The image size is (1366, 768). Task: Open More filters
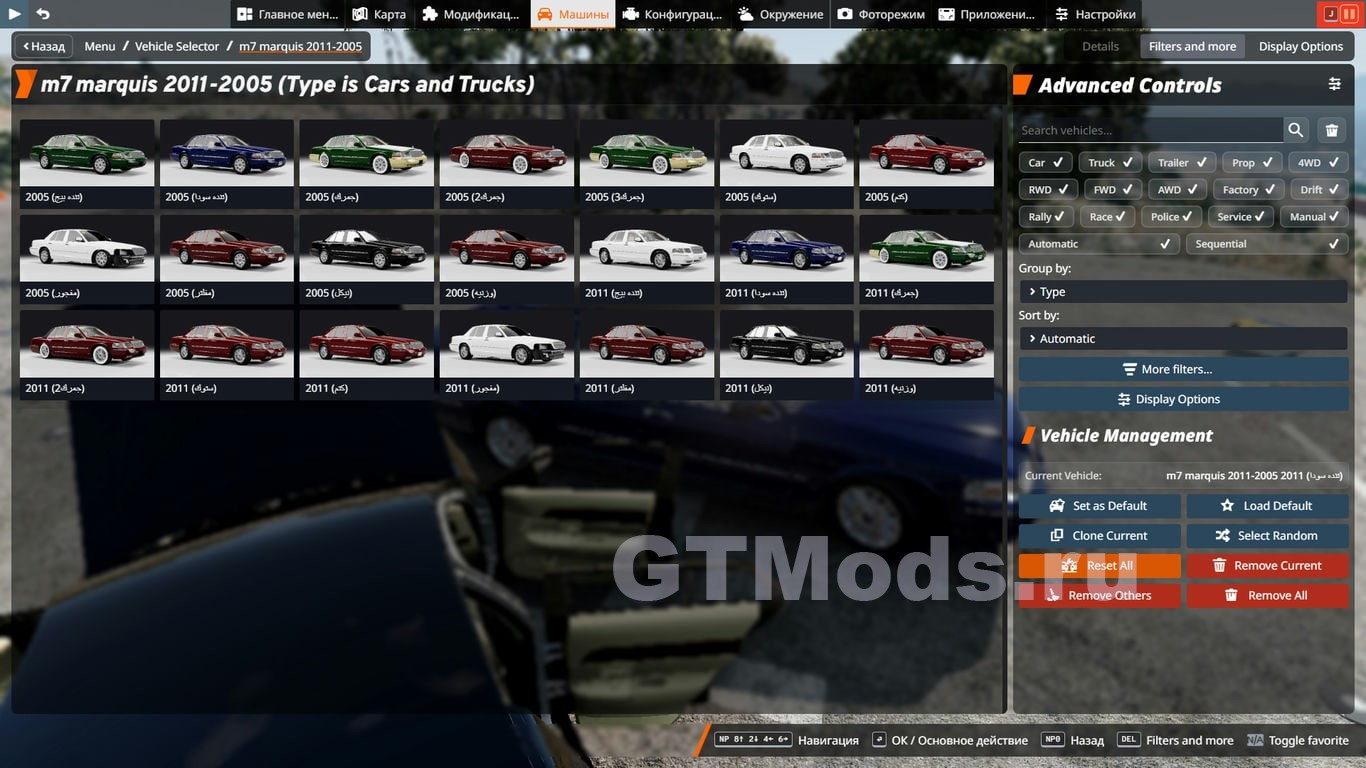point(1183,369)
